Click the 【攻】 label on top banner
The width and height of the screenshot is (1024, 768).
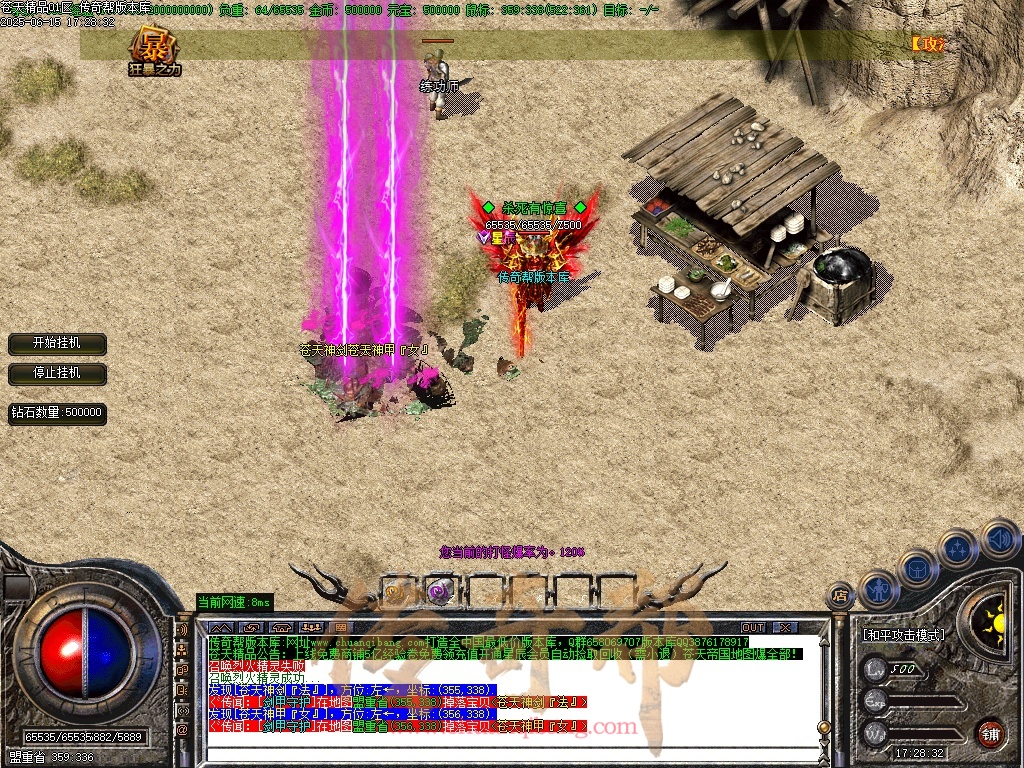coord(927,44)
